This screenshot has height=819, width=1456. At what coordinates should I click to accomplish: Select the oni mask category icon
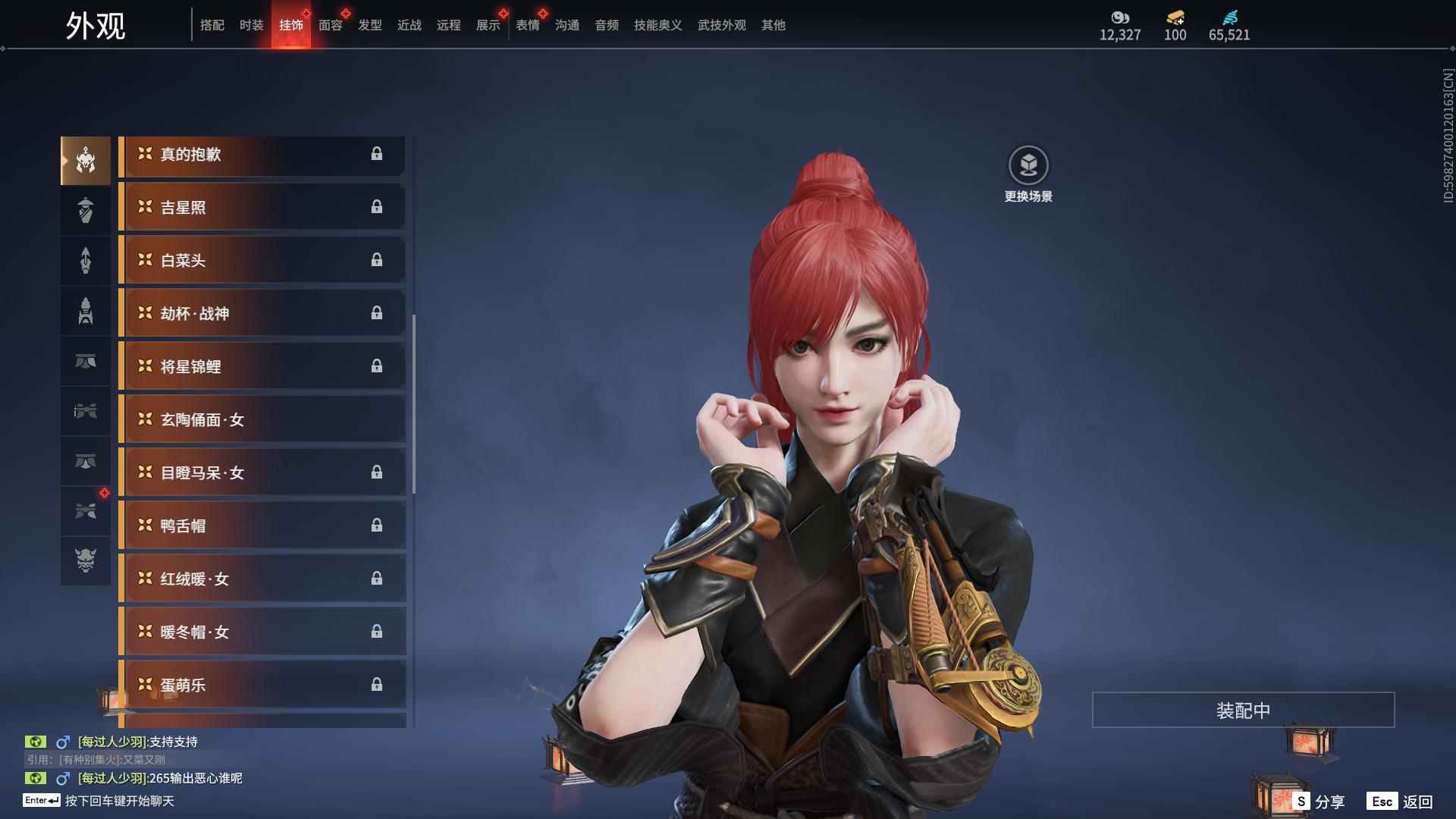coord(86,560)
